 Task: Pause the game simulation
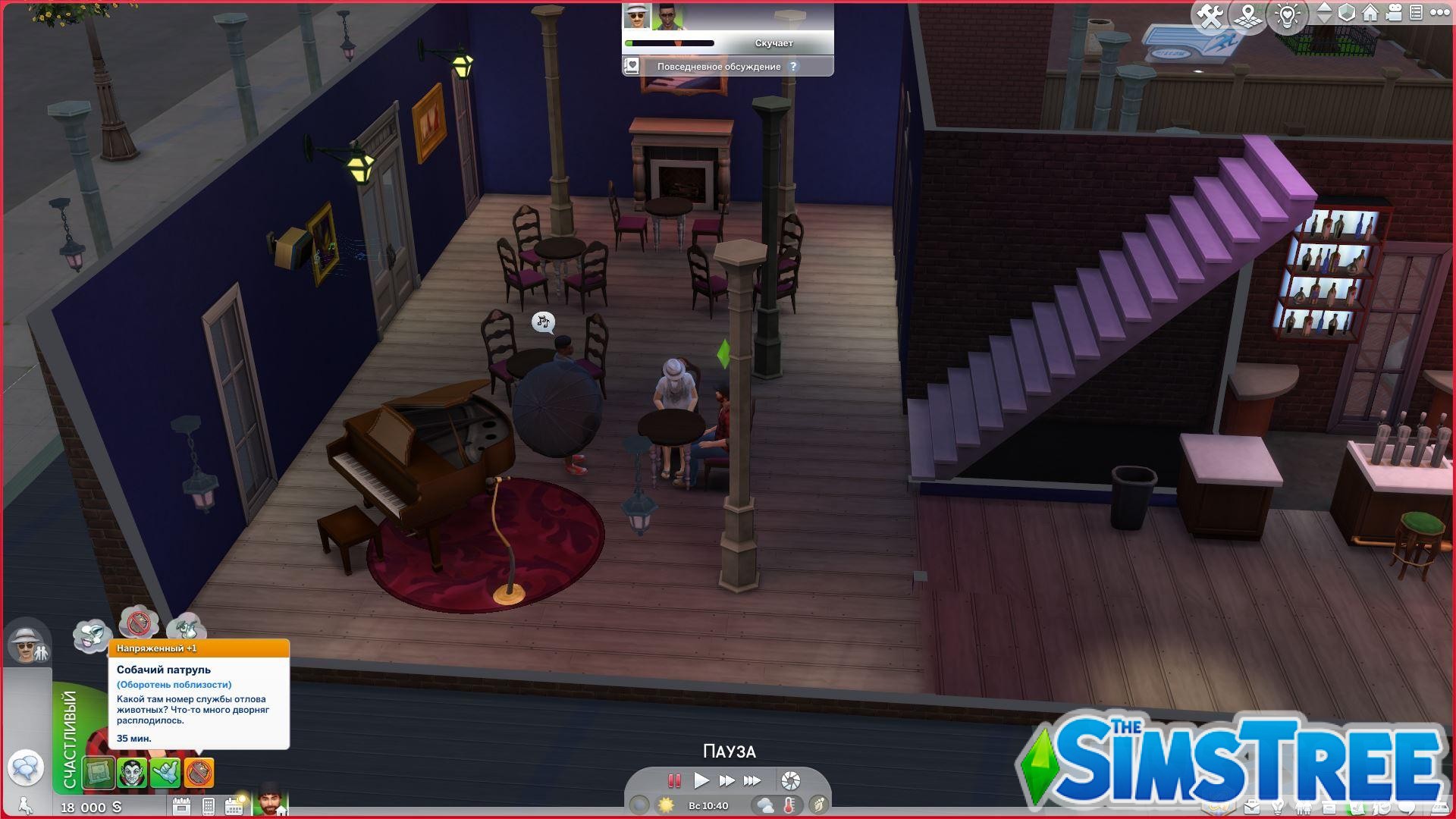pyautogui.click(x=675, y=780)
